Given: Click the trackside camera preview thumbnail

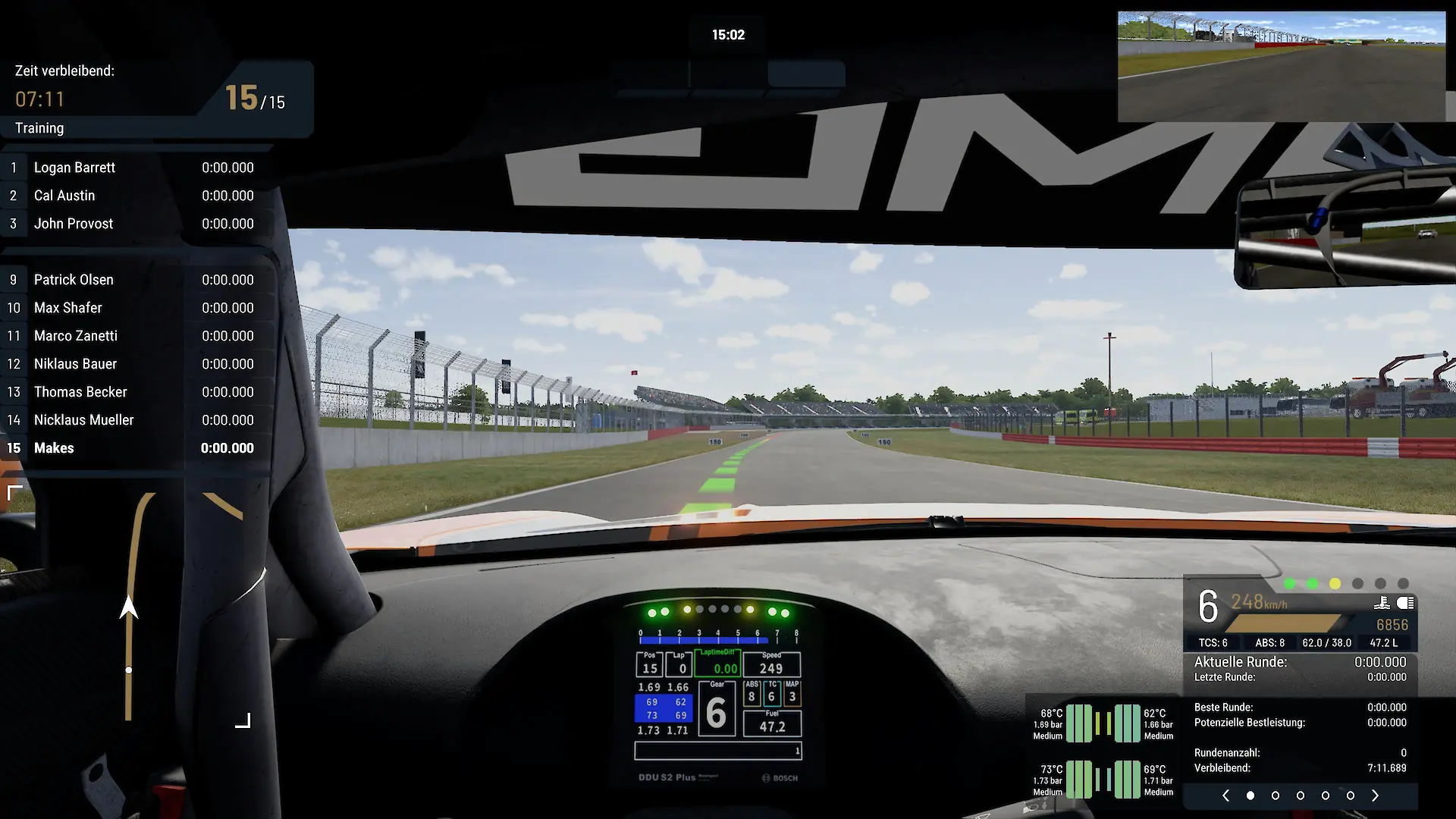Looking at the screenshot, I should [1281, 67].
